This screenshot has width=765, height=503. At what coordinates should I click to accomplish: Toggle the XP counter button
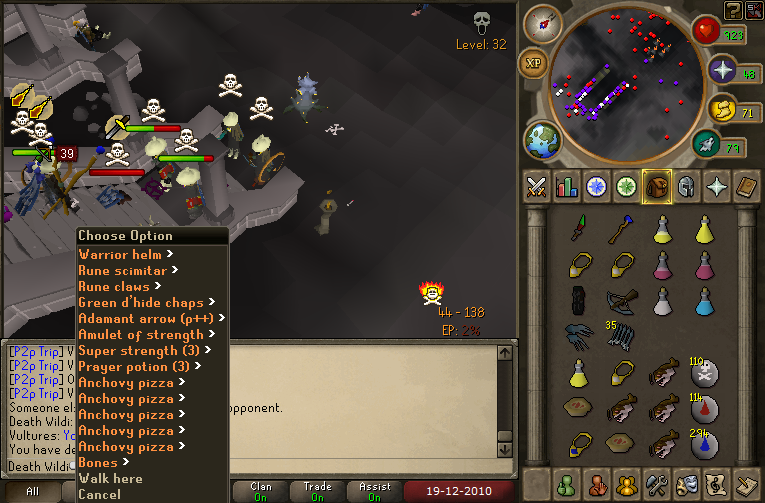pos(533,64)
